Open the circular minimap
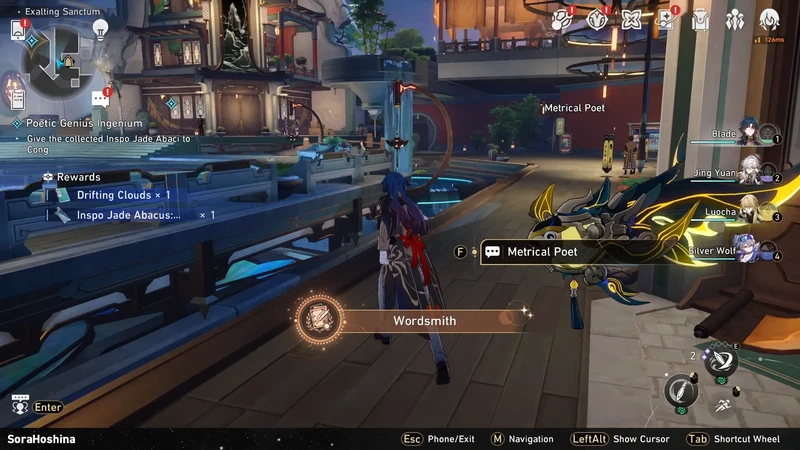 coord(56,60)
